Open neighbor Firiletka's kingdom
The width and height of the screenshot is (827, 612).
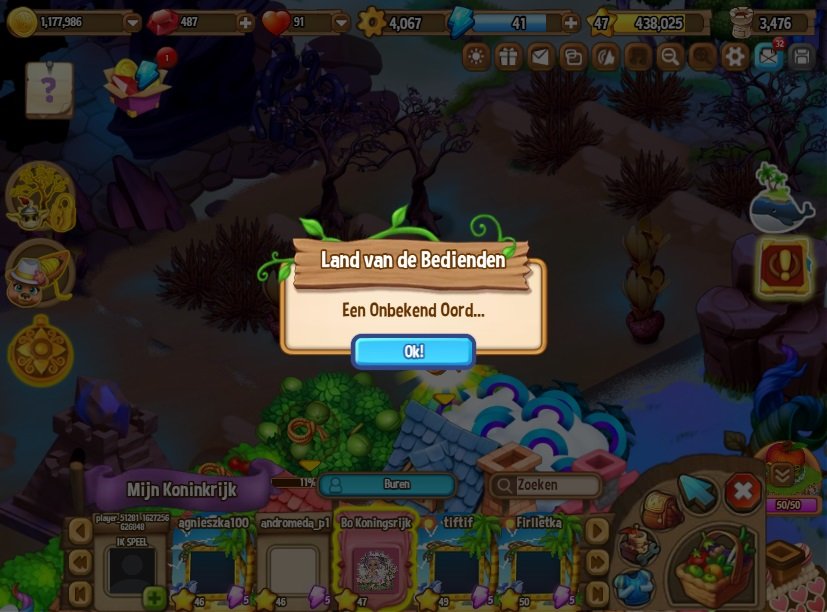(537, 567)
